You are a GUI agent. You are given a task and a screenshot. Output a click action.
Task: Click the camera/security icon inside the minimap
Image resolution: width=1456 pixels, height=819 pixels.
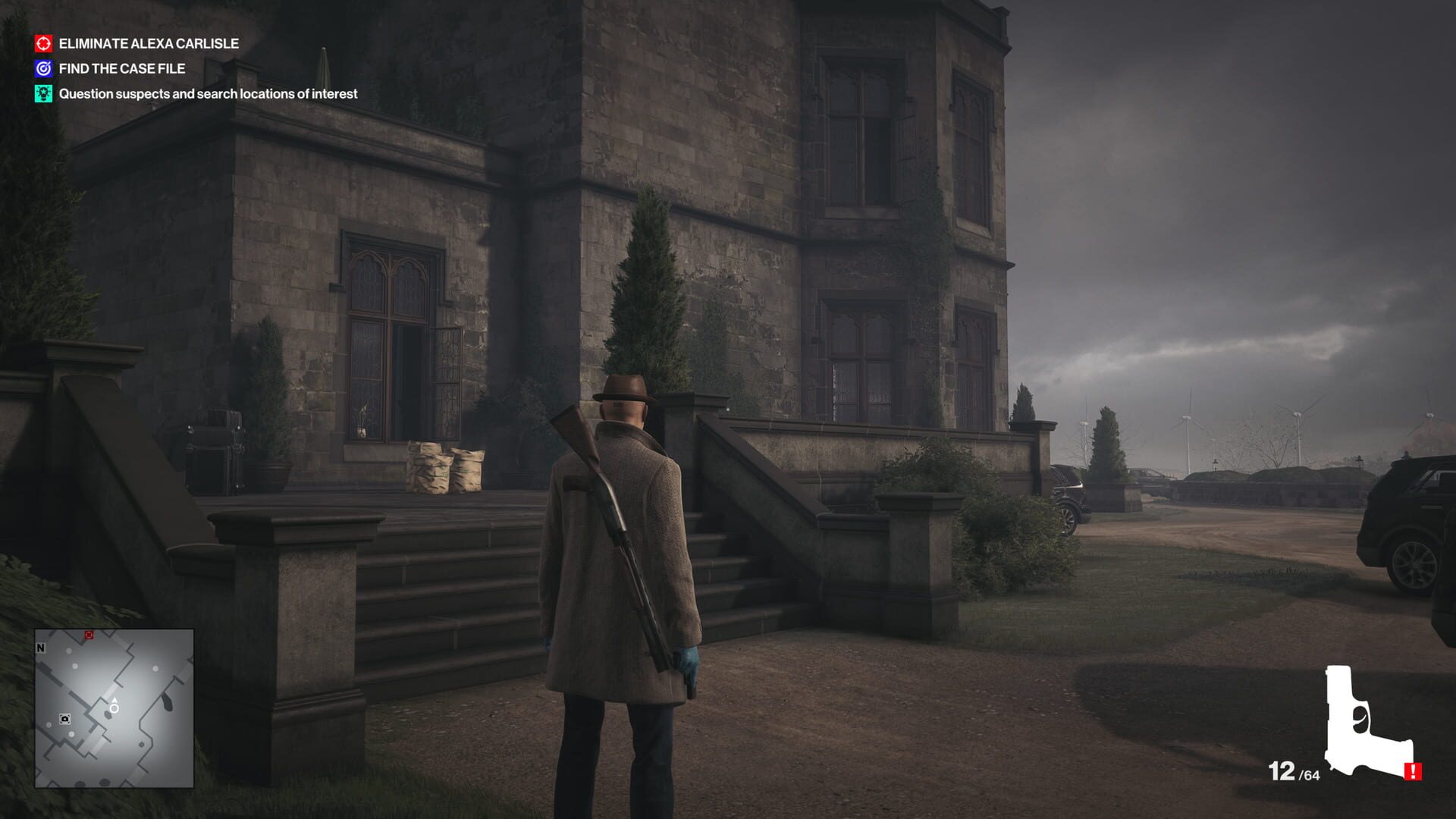[x=64, y=719]
